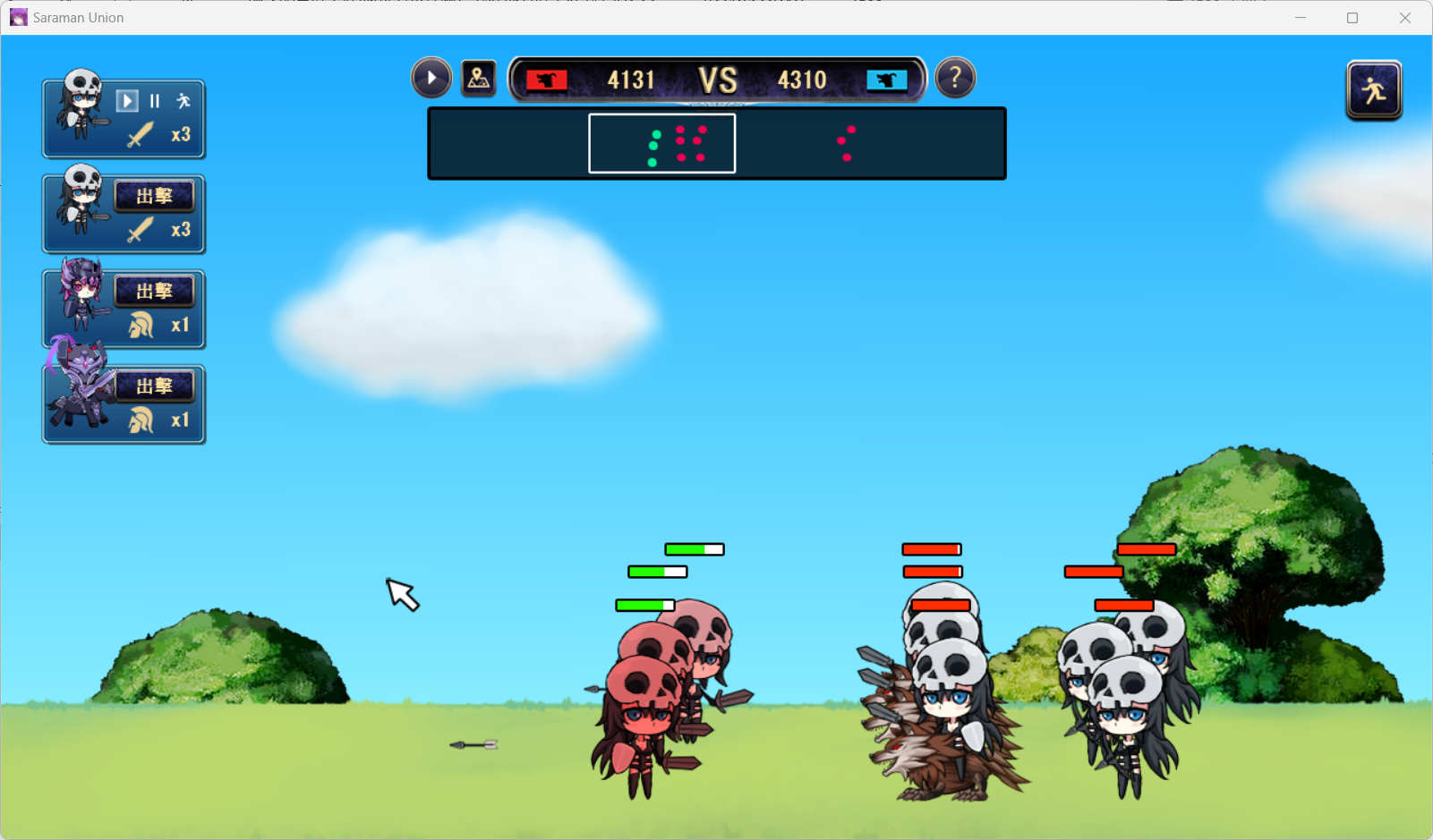This screenshot has height=840, width=1433.
Task: Click the running figure retreat button at top right
Action: pyautogui.click(x=1373, y=90)
